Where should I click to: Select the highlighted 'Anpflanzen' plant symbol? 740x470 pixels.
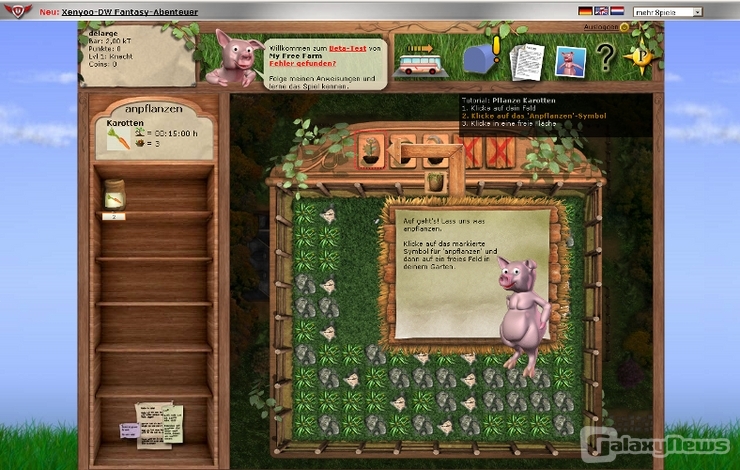(x=371, y=150)
